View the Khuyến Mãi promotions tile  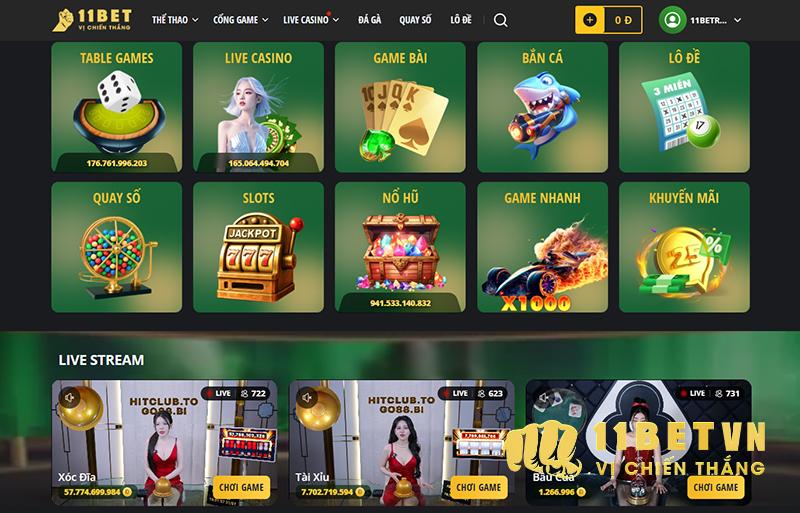(684, 247)
